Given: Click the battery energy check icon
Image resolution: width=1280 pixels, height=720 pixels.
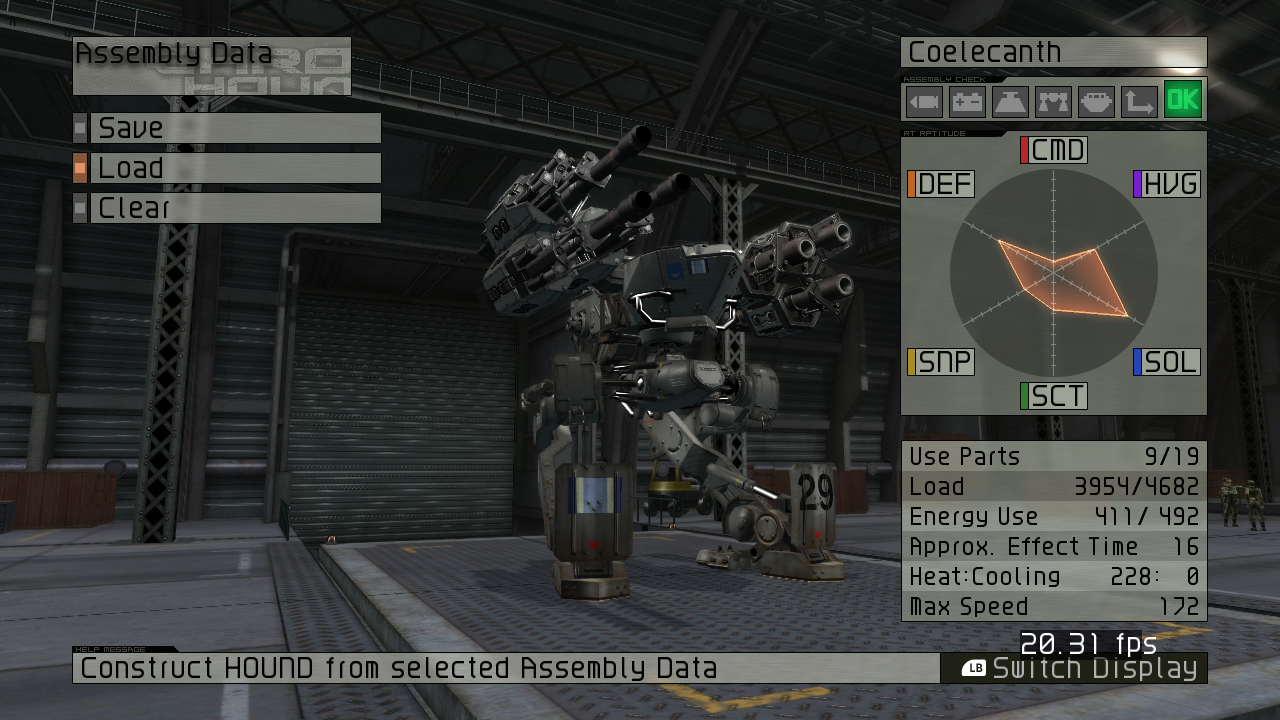Looking at the screenshot, I should pos(967,102).
